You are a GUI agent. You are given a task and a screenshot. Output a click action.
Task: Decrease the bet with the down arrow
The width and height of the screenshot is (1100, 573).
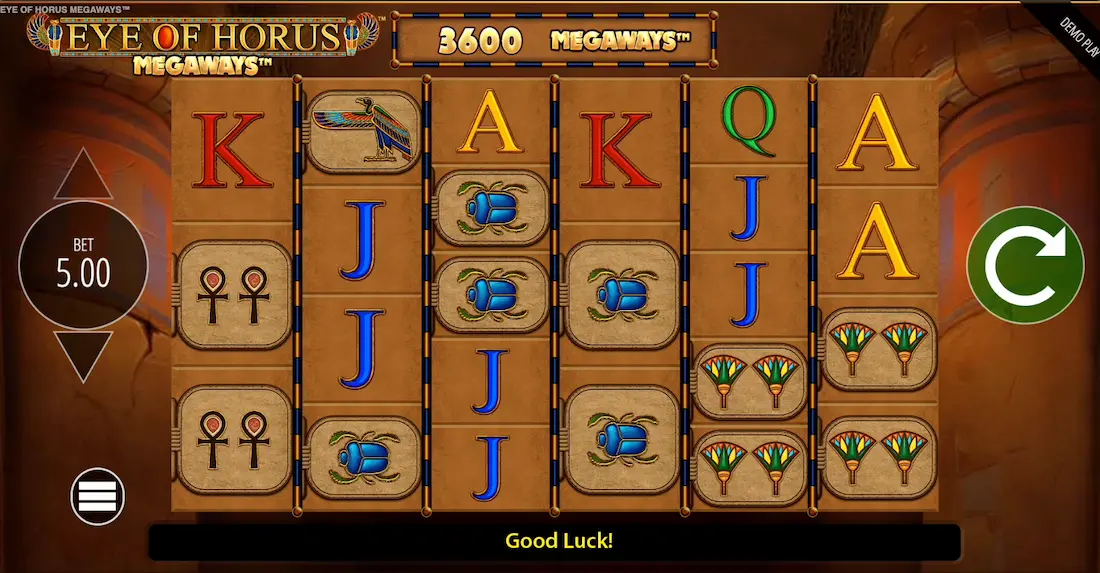[x=83, y=355]
